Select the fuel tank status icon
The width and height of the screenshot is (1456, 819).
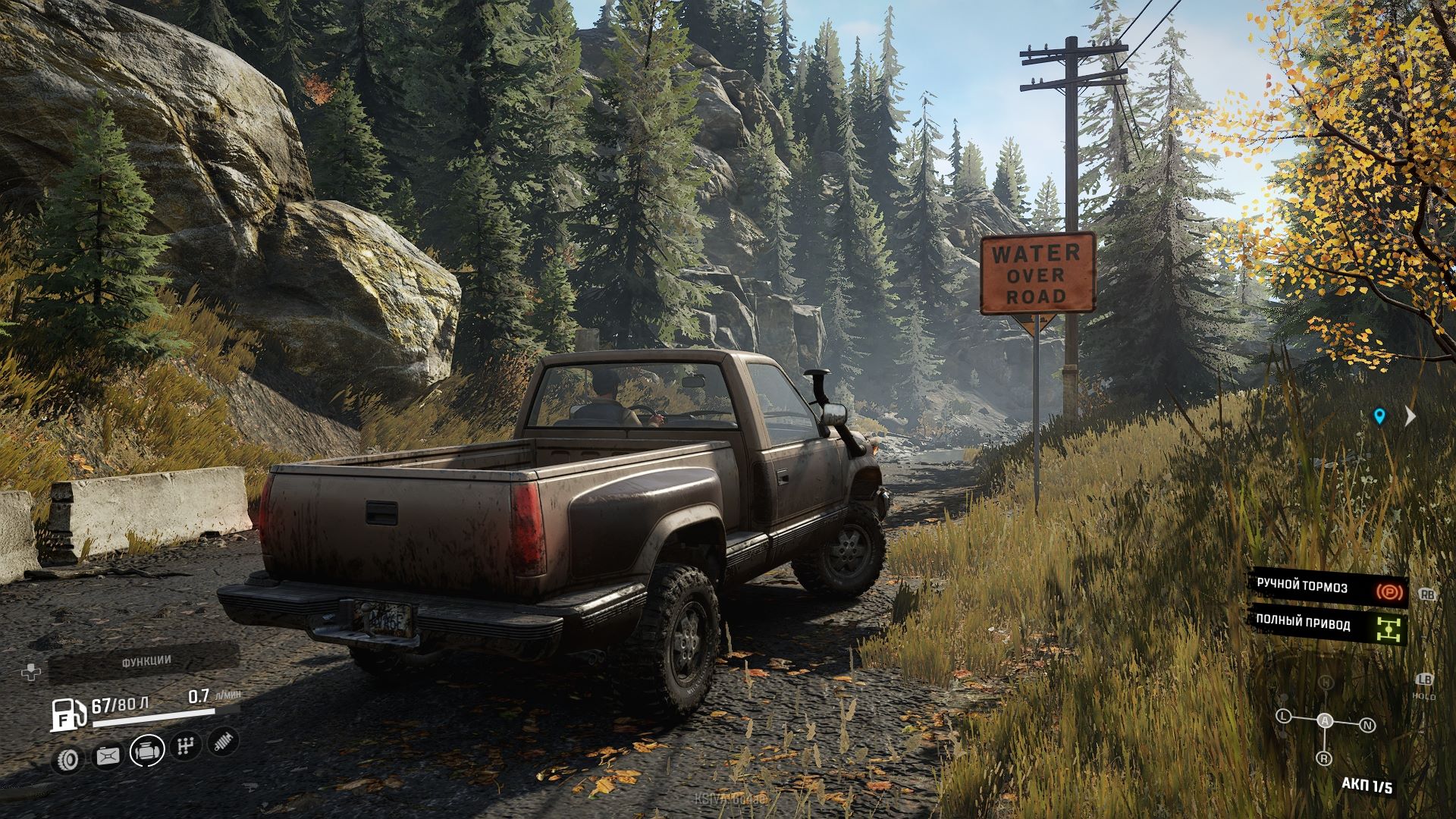108,755
